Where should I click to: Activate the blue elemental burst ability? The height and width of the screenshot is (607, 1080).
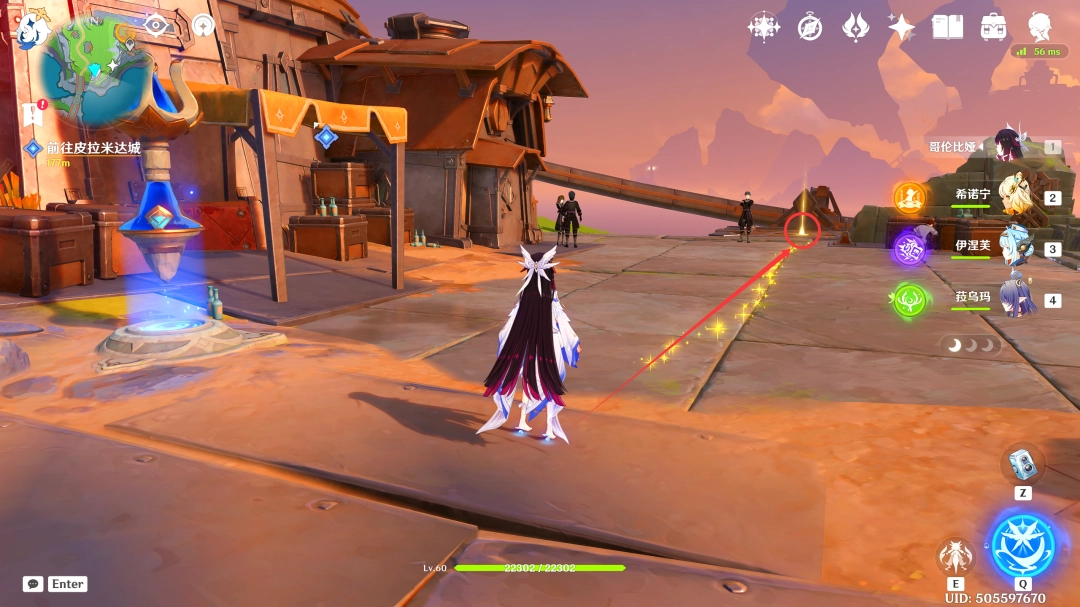[1023, 545]
